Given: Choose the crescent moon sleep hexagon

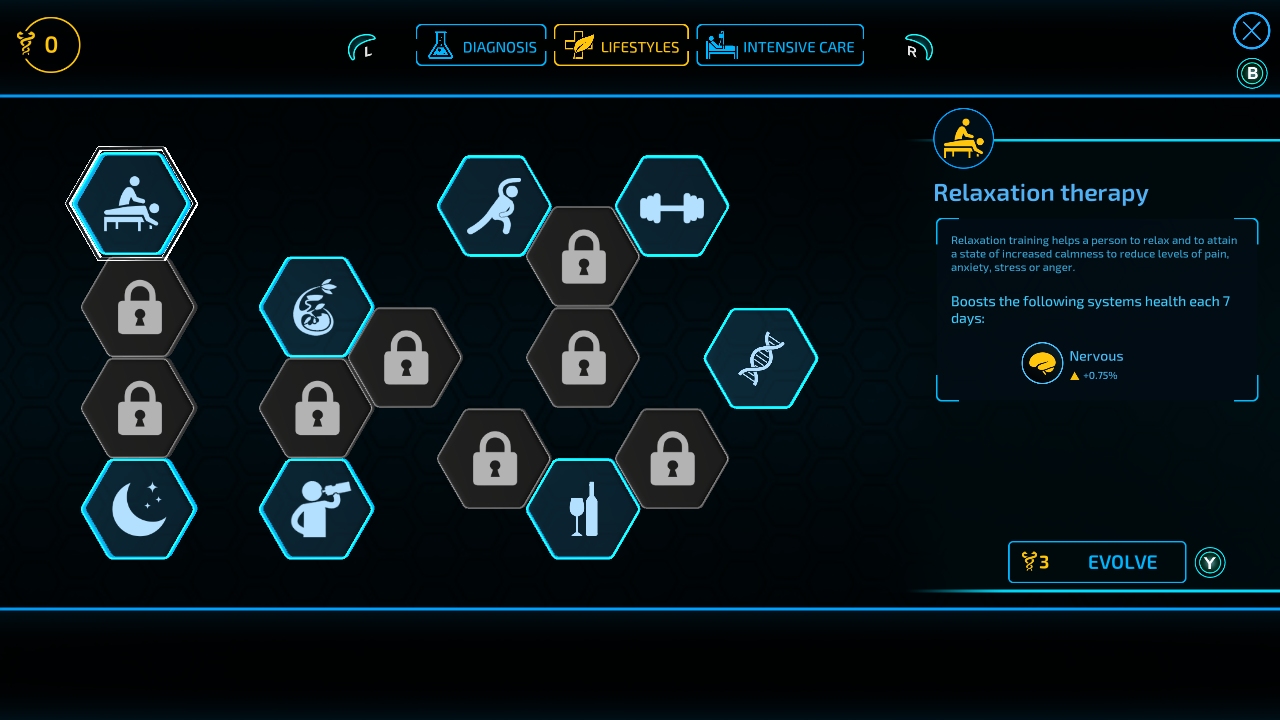Looking at the screenshot, I should pos(139,509).
